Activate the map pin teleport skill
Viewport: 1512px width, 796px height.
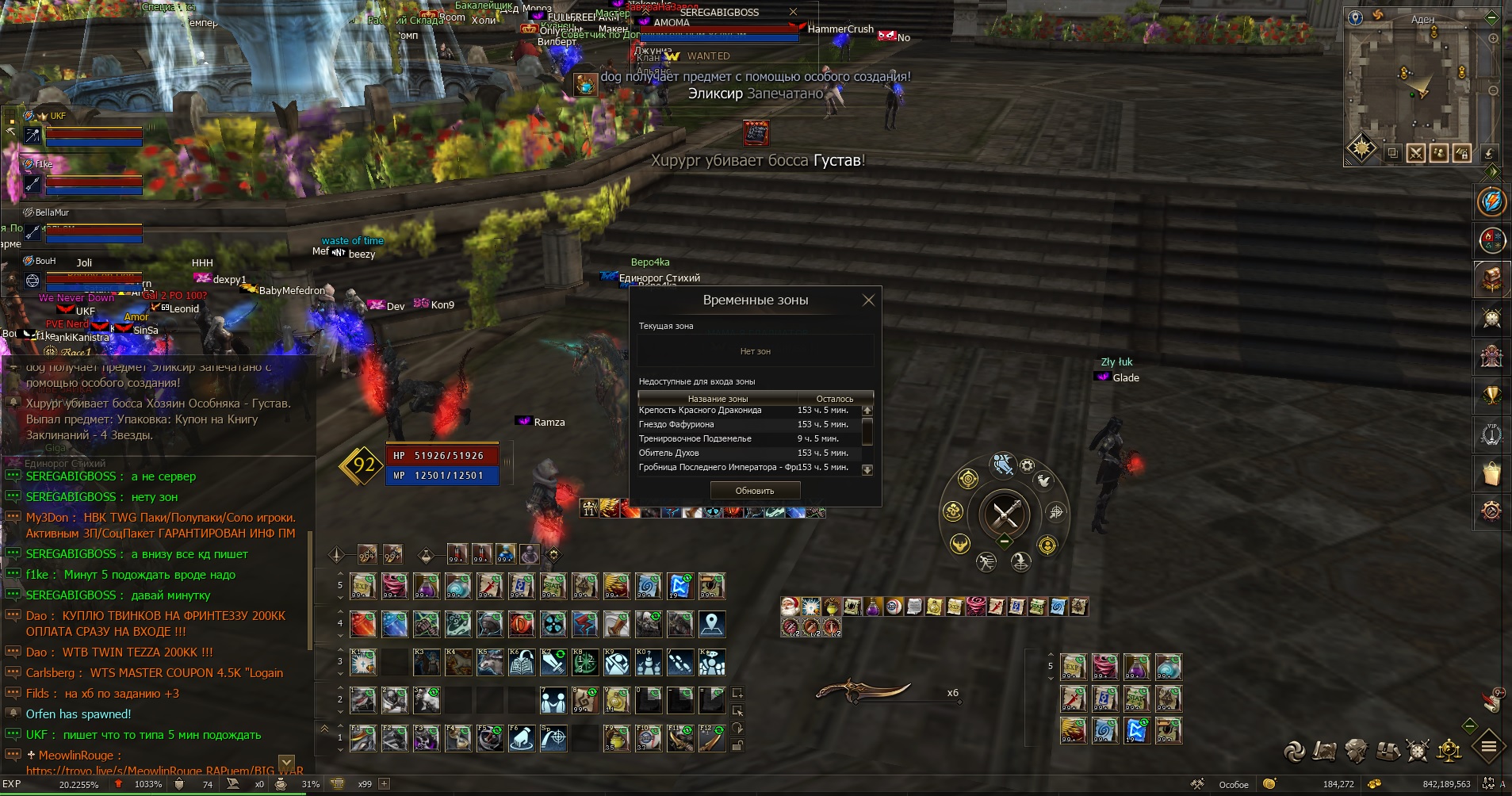click(712, 624)
